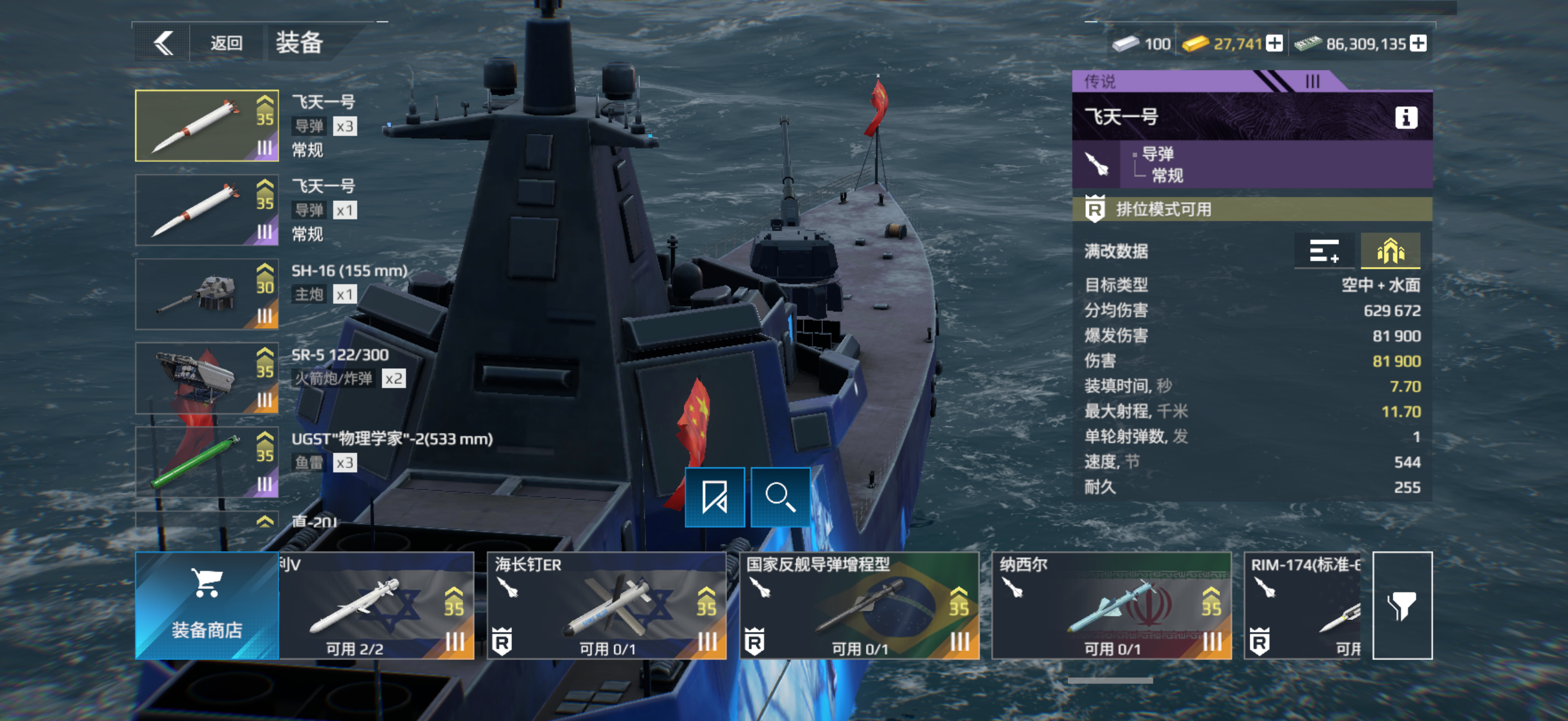
Task: Choose the SH-16 (155 mm) main gun slot
Action: (x=206, y=294)
